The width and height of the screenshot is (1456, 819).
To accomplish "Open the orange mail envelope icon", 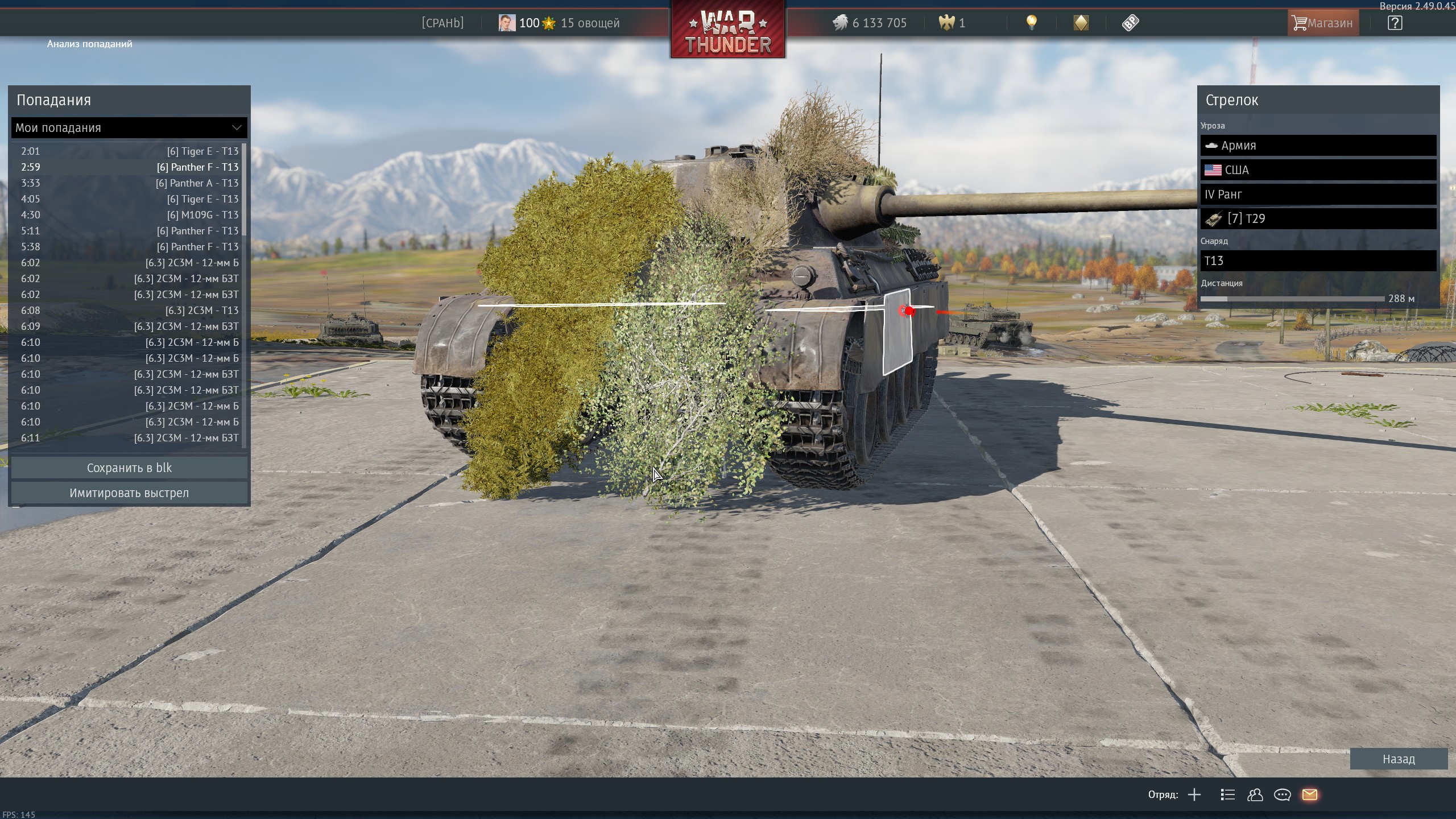I will (x=1309, y=795).
